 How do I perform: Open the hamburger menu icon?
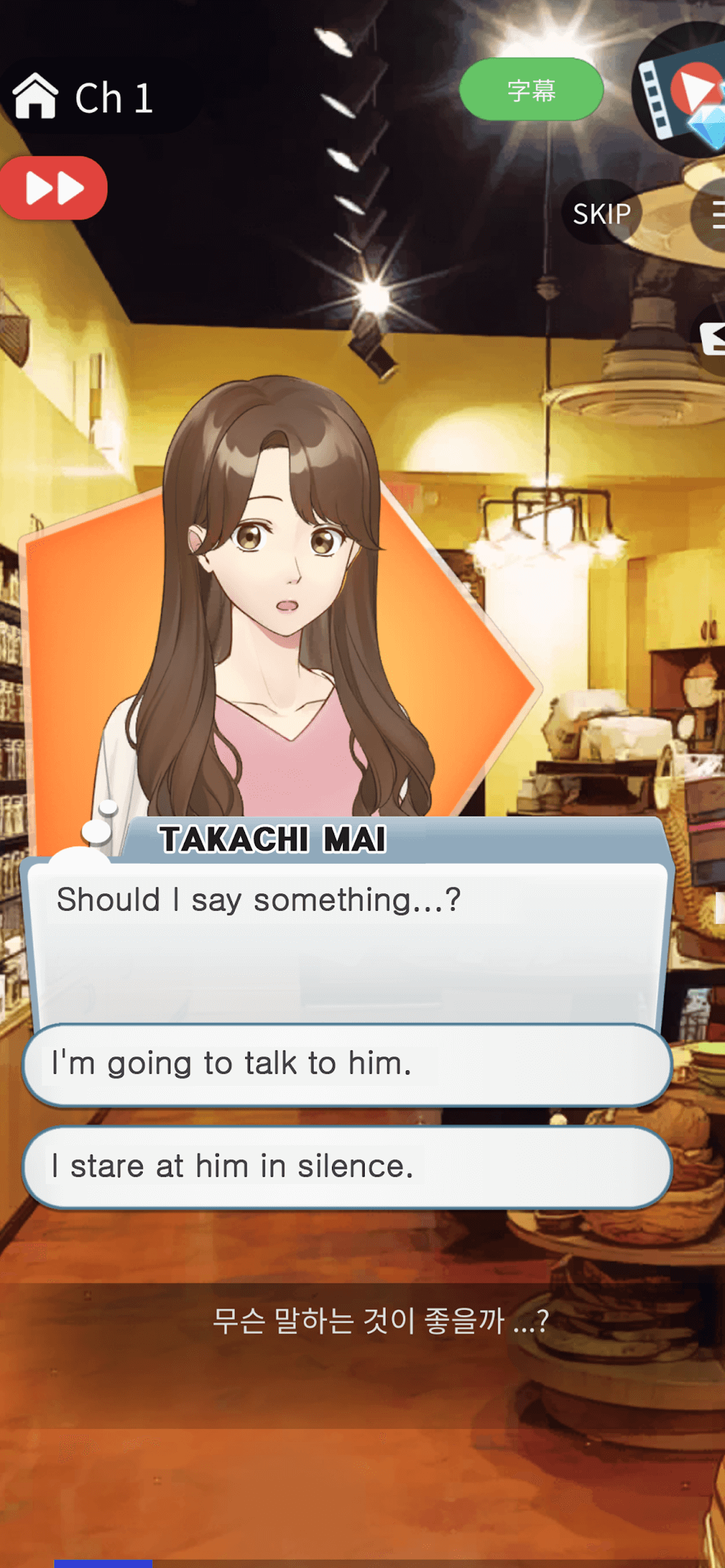coord(713,215)
